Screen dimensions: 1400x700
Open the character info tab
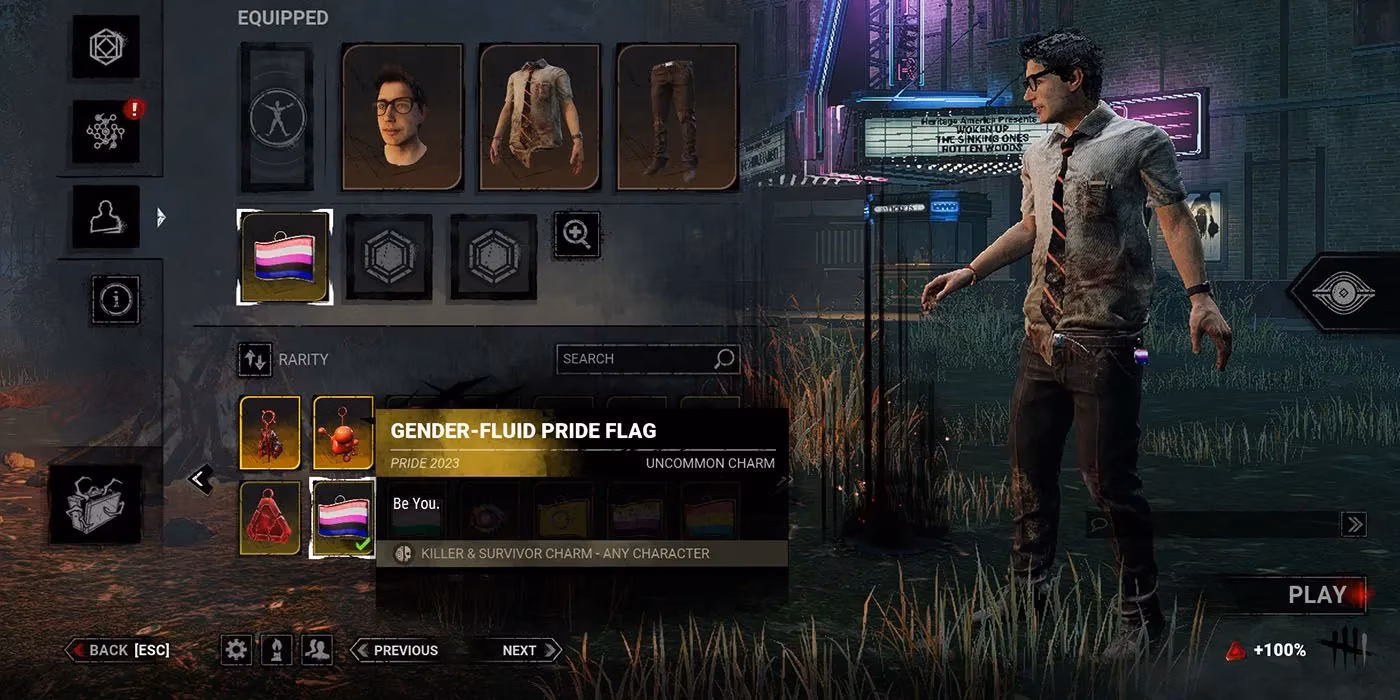click(x=115, y=299)
